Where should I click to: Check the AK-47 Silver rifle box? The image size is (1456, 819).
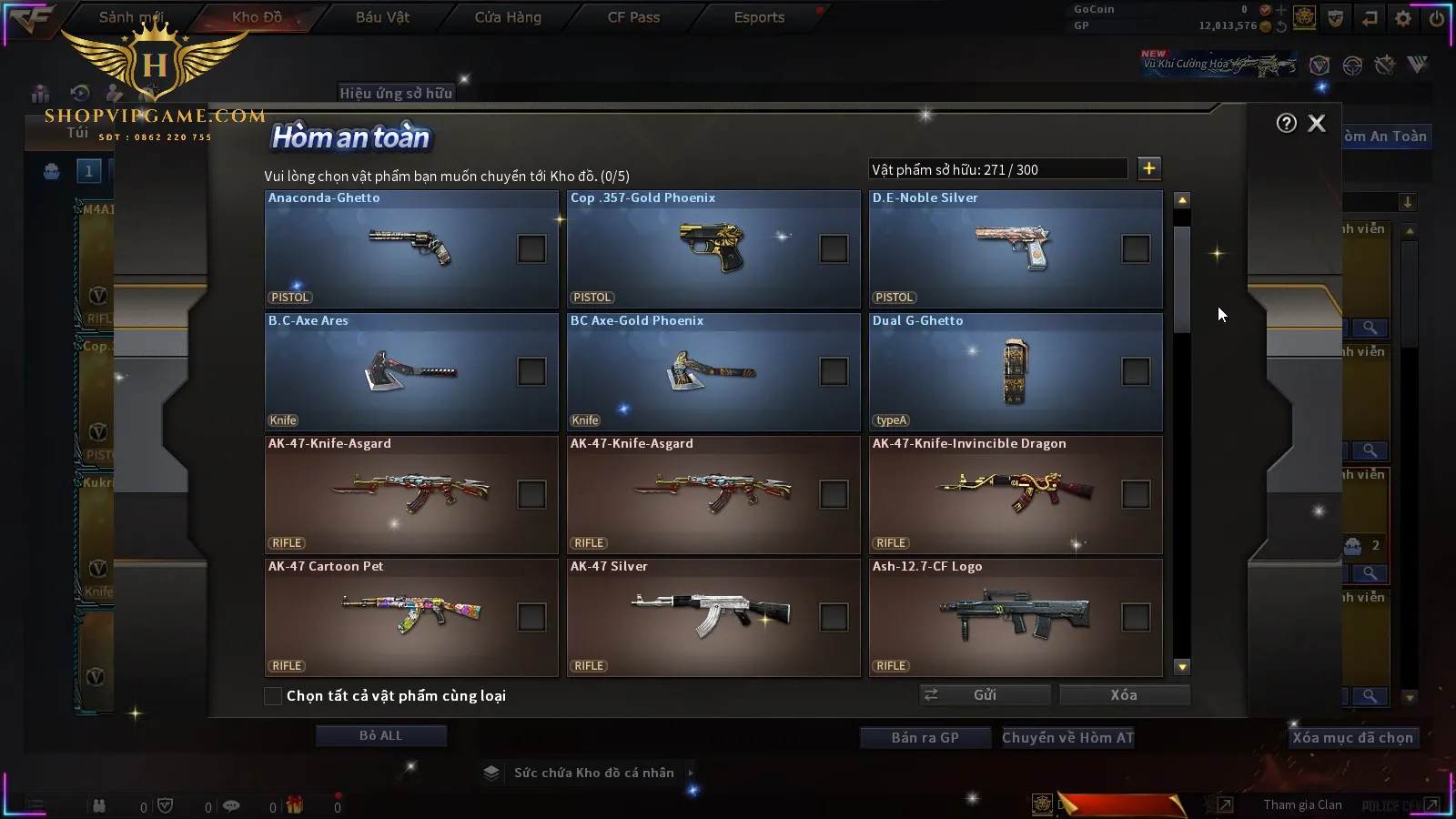834,617
